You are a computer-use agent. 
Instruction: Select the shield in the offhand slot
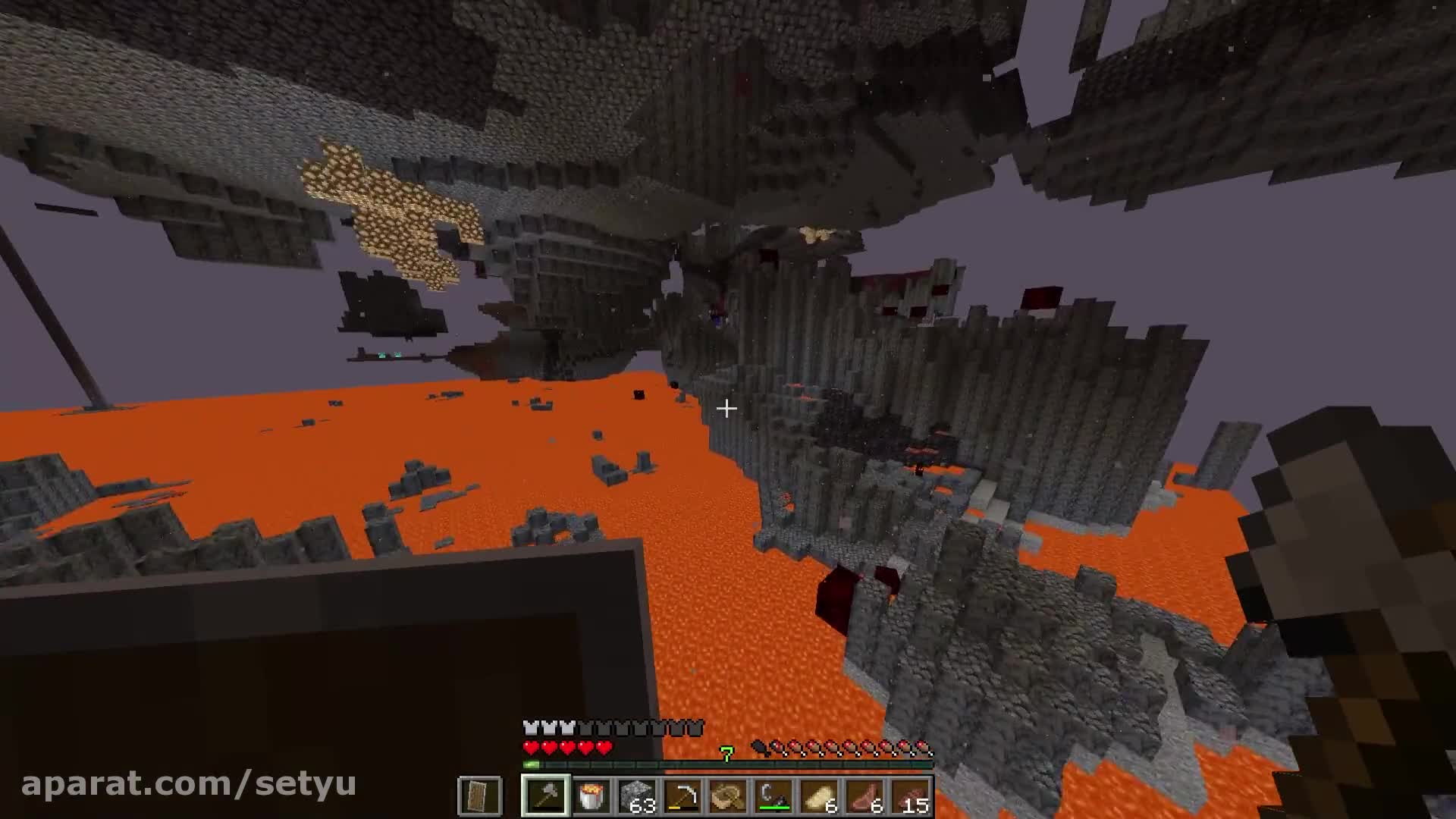479,795
